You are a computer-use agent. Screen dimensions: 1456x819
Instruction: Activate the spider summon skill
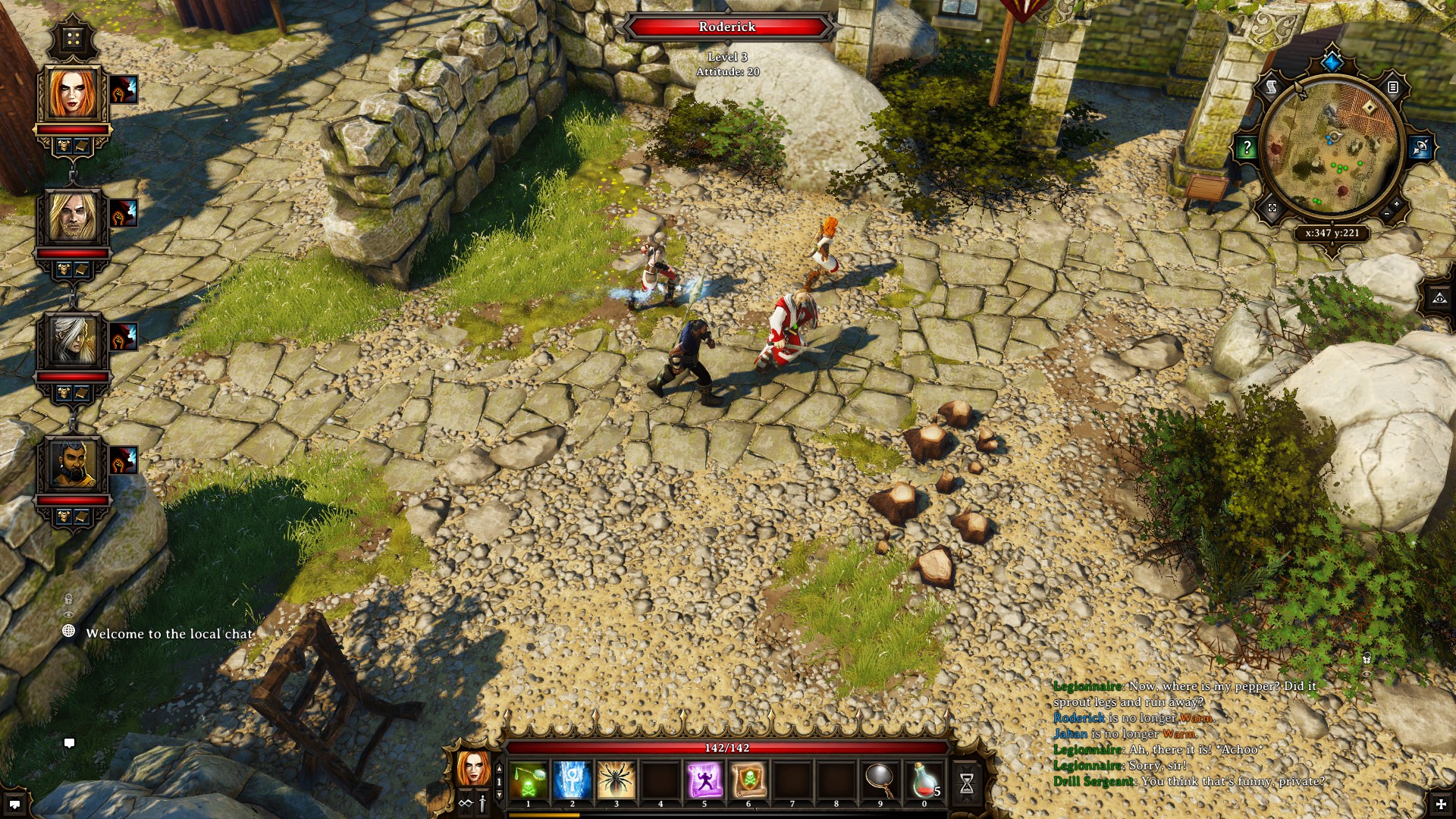[x=617, y=780]
